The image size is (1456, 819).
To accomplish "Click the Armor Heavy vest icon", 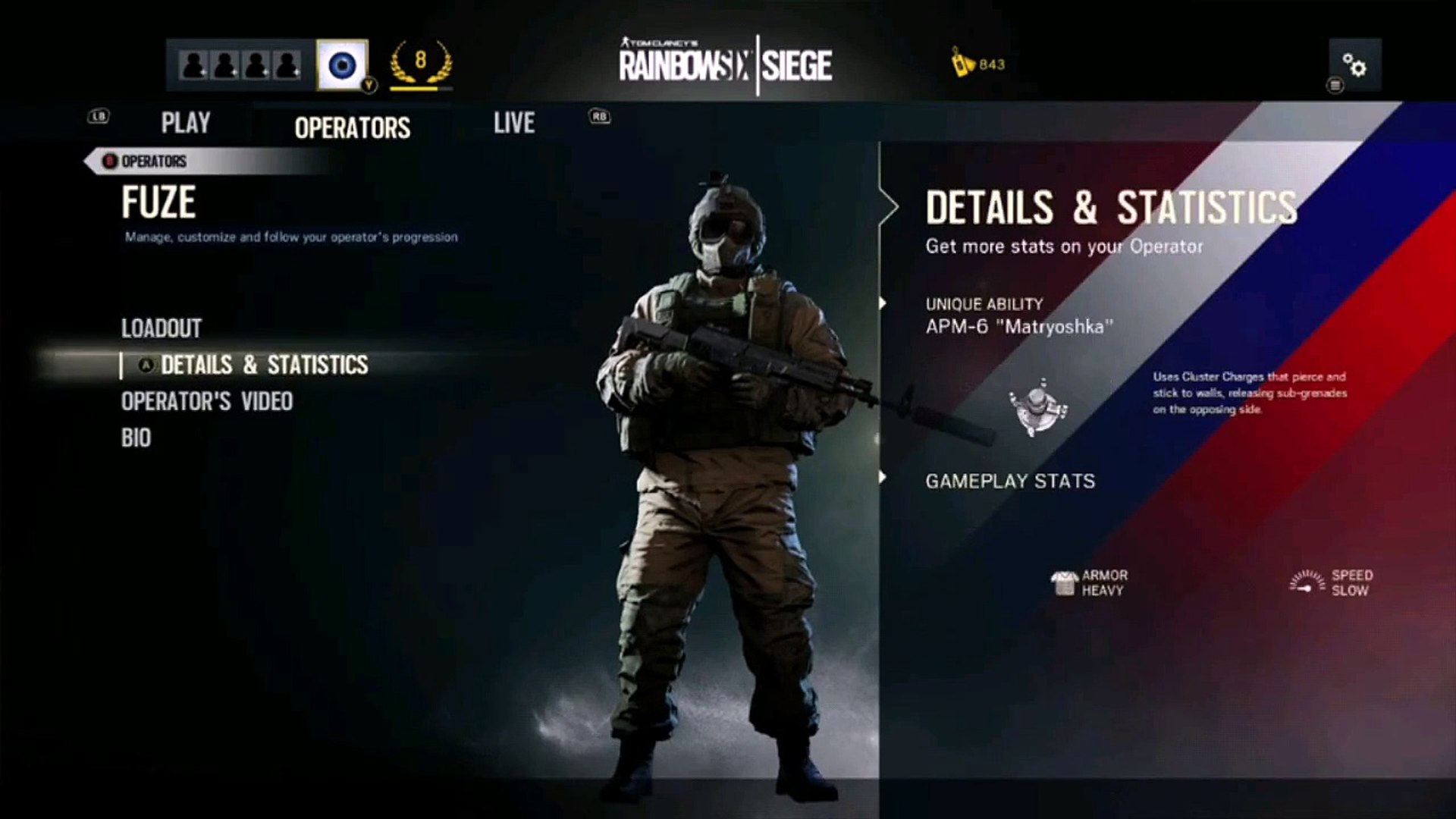I will coord(1063,581).
